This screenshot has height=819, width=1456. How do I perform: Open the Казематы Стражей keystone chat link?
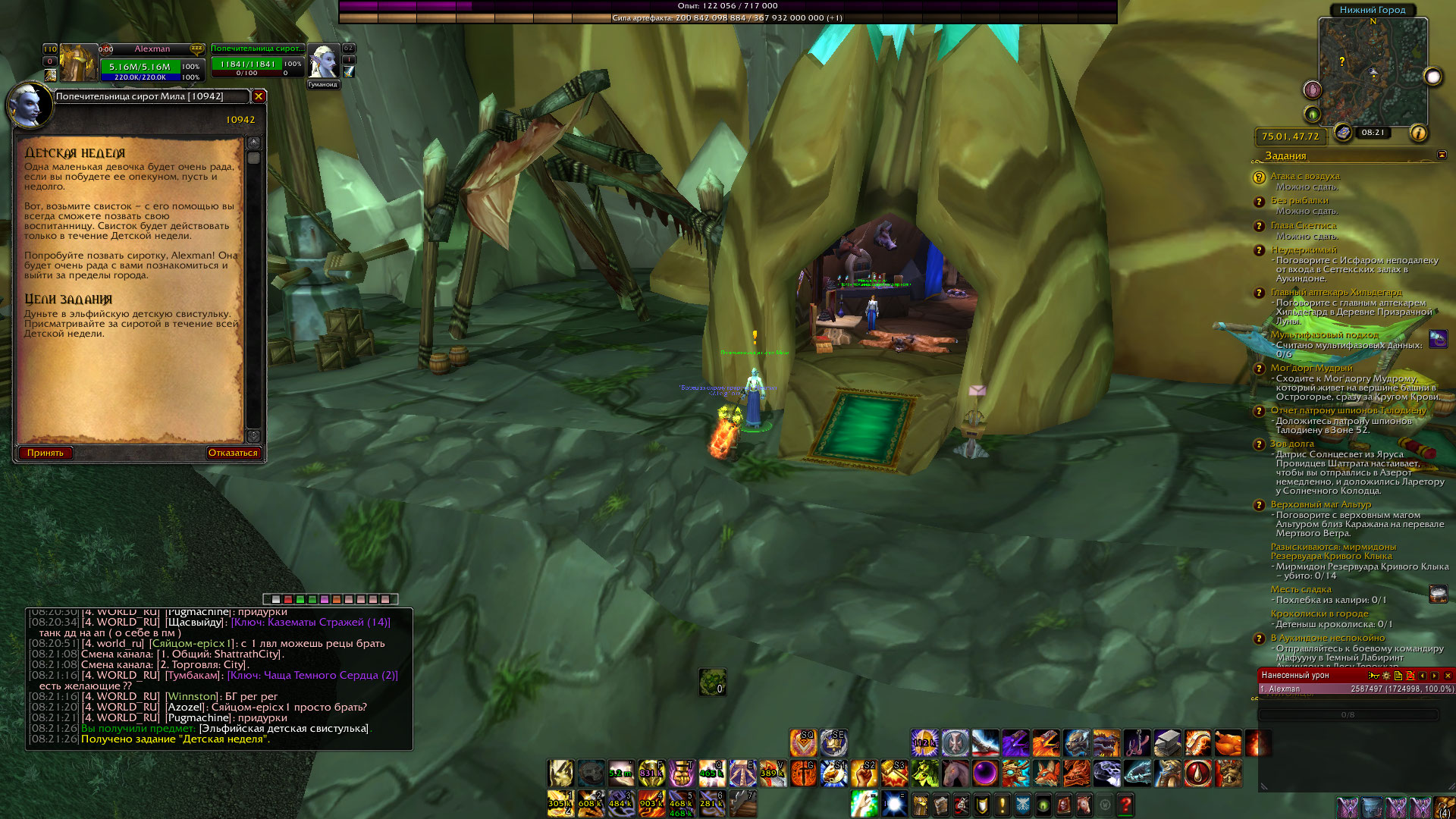coord(311,622)
